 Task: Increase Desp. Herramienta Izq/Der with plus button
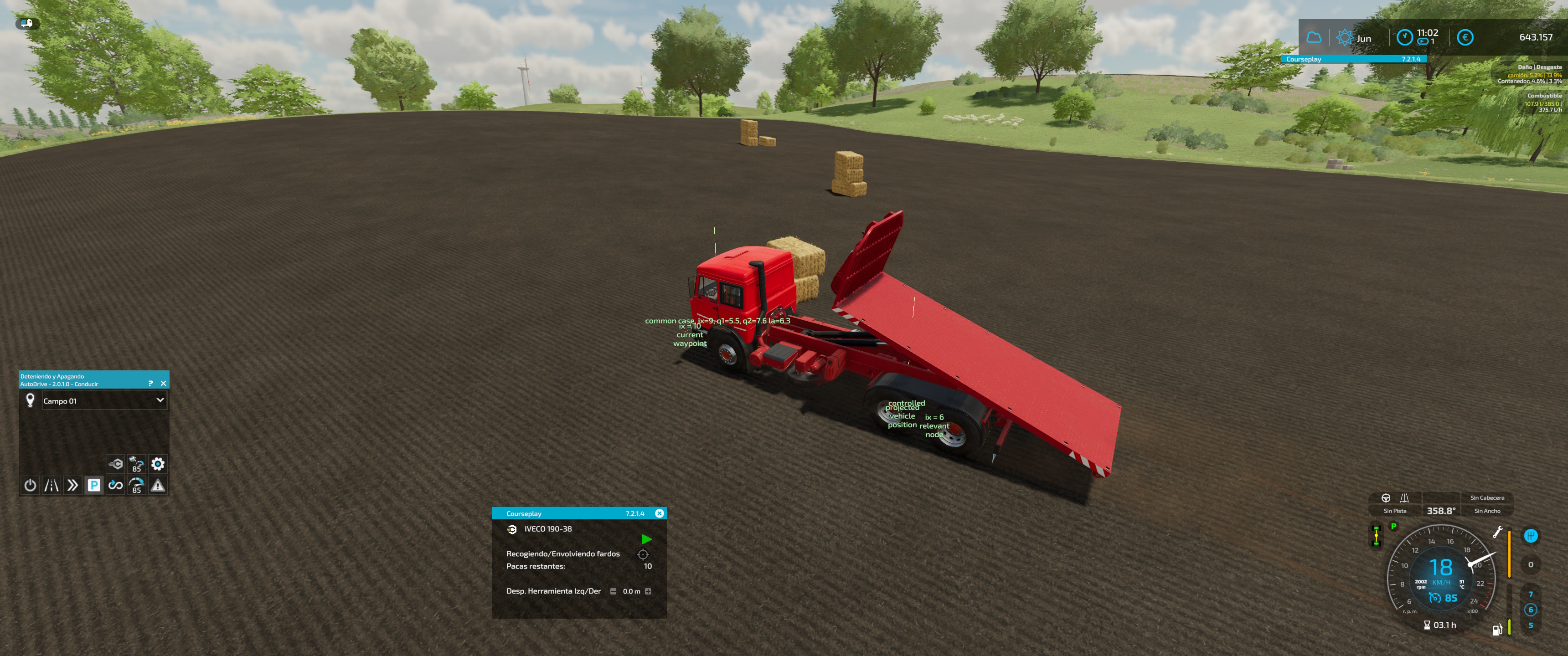coord(649,591)
